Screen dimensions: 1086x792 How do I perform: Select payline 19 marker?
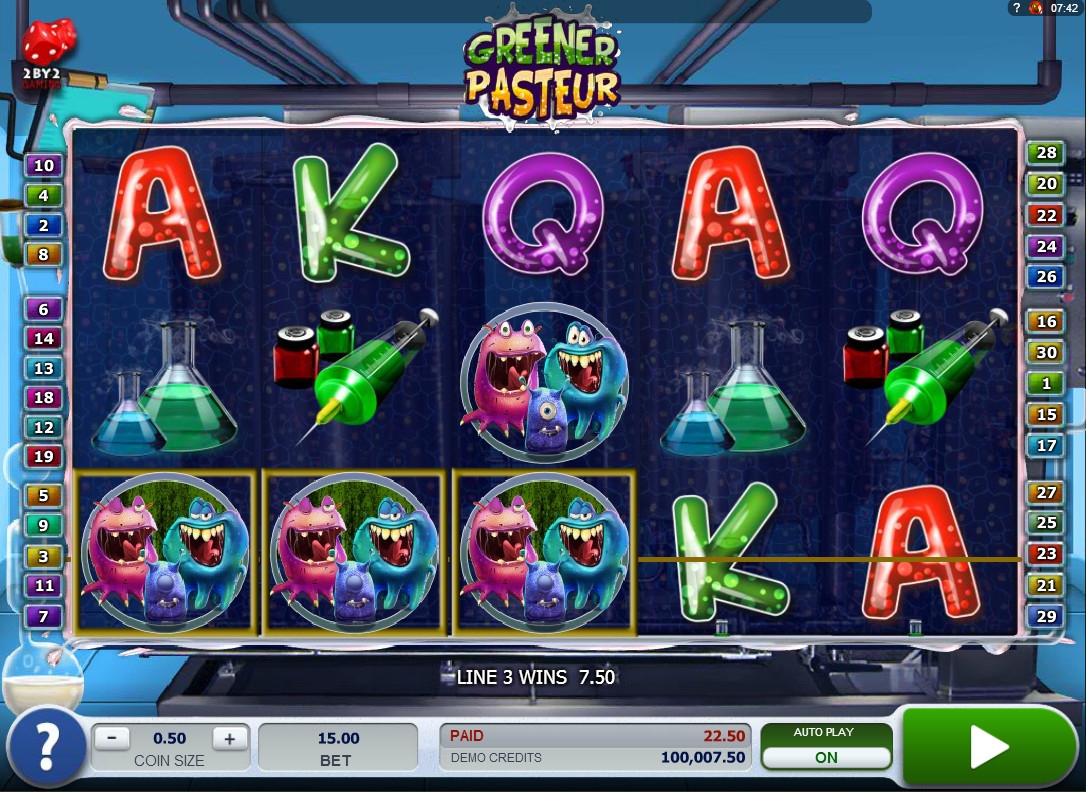pyautogui.click(x=44, y=457)
